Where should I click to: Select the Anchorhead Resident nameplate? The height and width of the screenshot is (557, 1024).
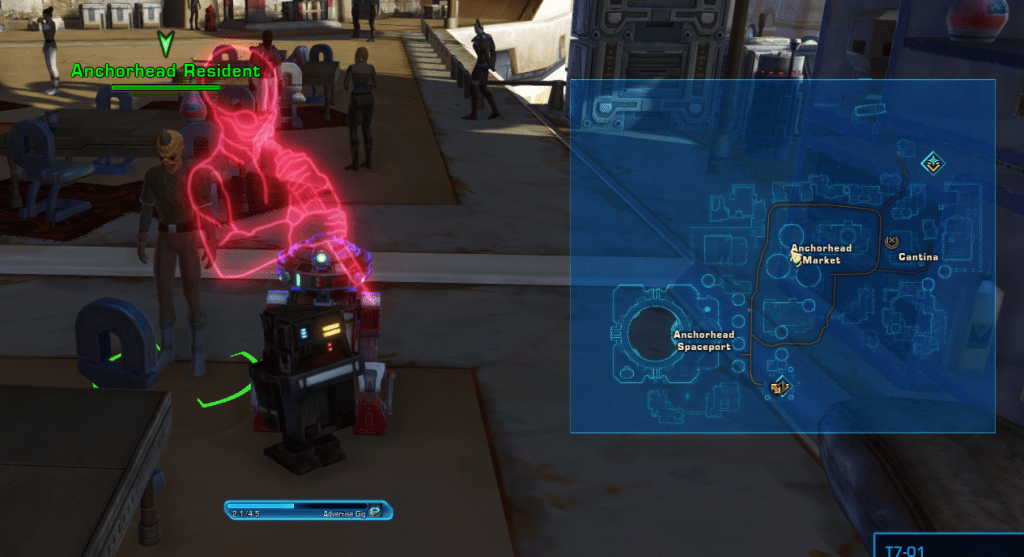(165, 71)
